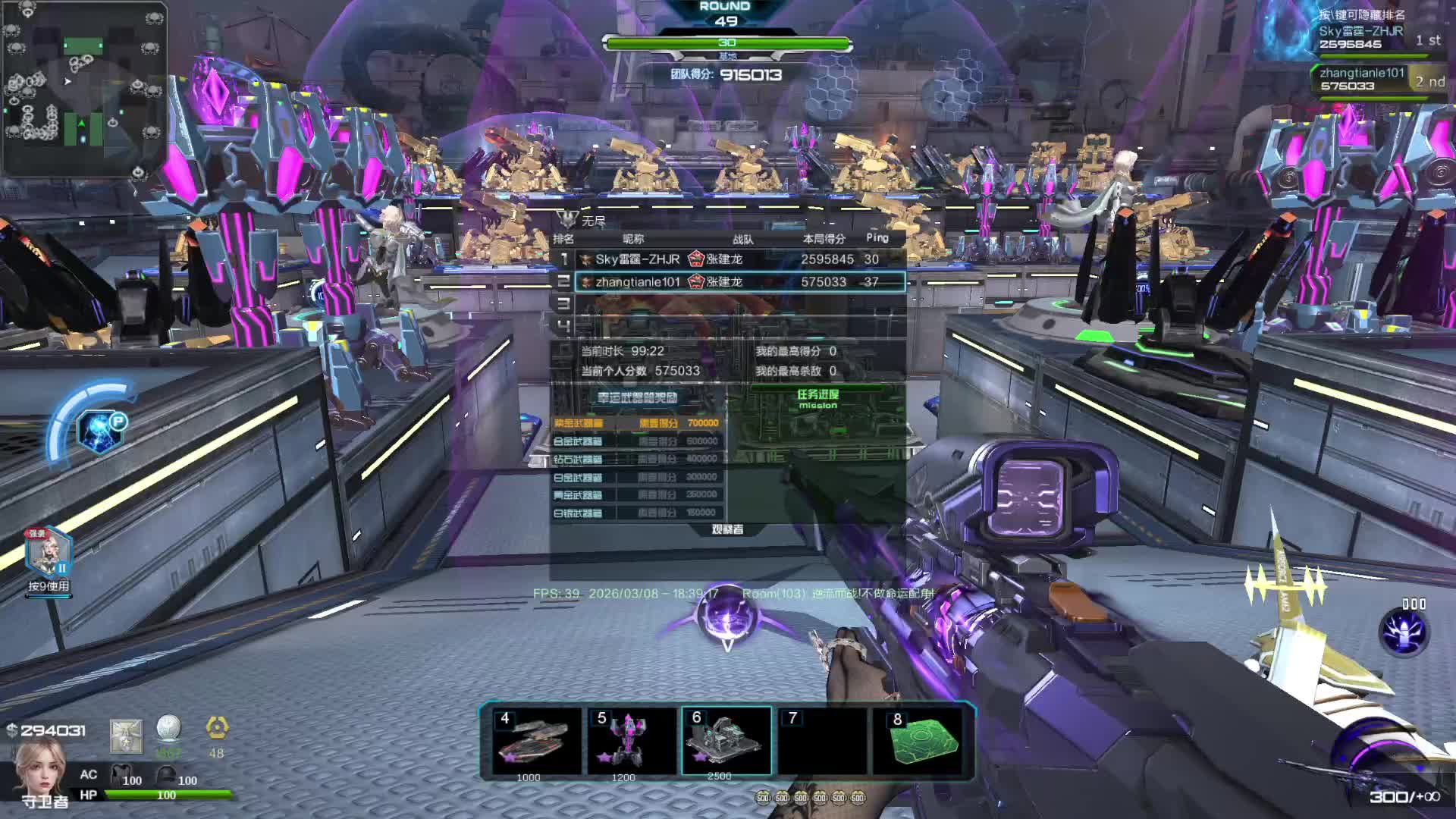This screenshot has height=819, width=1456.
Task: Activate the blue energy skill icon
Action: (x=99, y=432)
